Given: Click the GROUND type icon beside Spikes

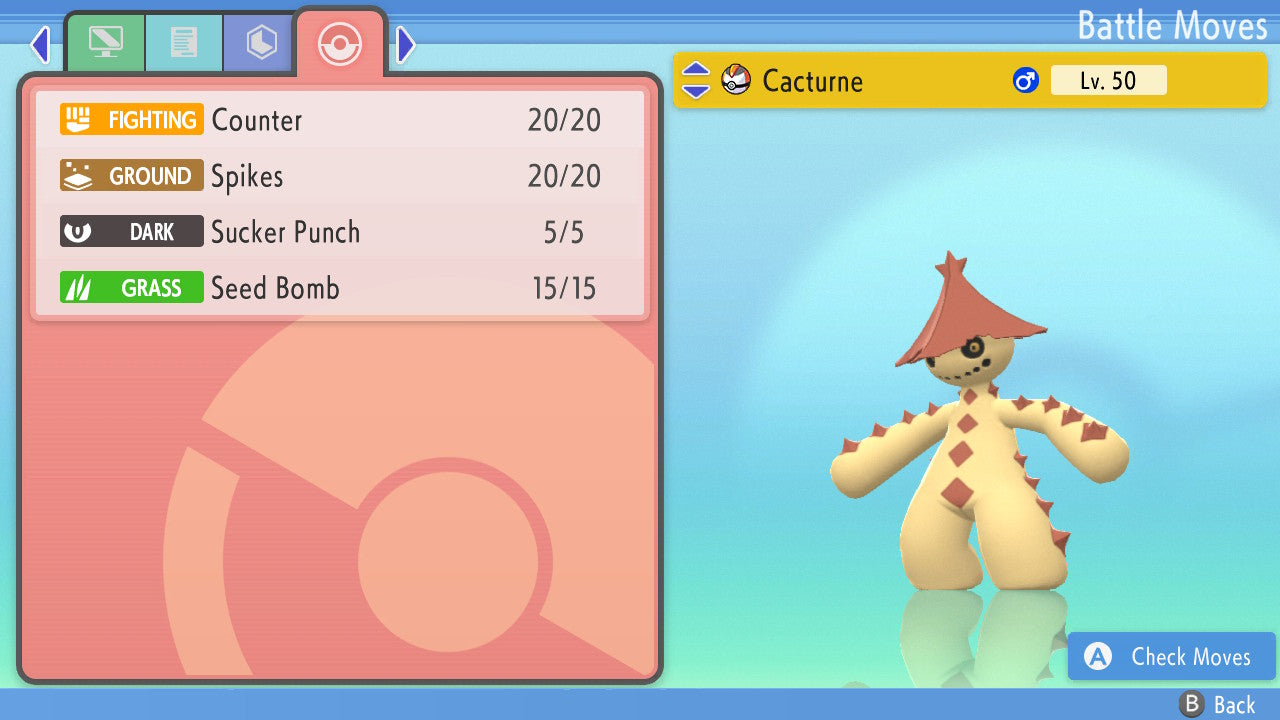Looking at the screenshot, I should 131,175.
